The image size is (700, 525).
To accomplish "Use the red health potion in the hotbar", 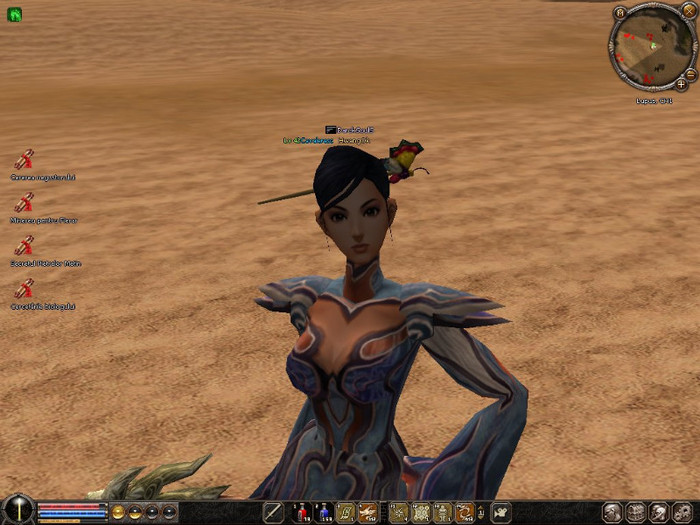I will click(299, 513).
